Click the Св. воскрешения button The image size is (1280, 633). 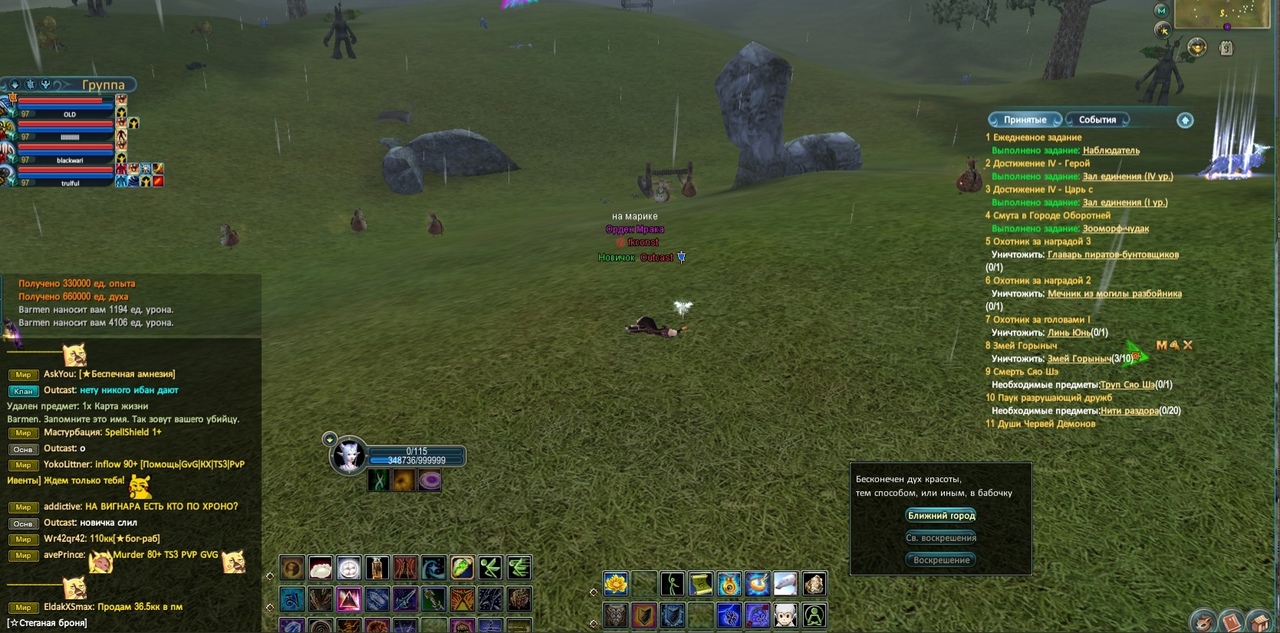pyautogui.click(x=940, y=538)
